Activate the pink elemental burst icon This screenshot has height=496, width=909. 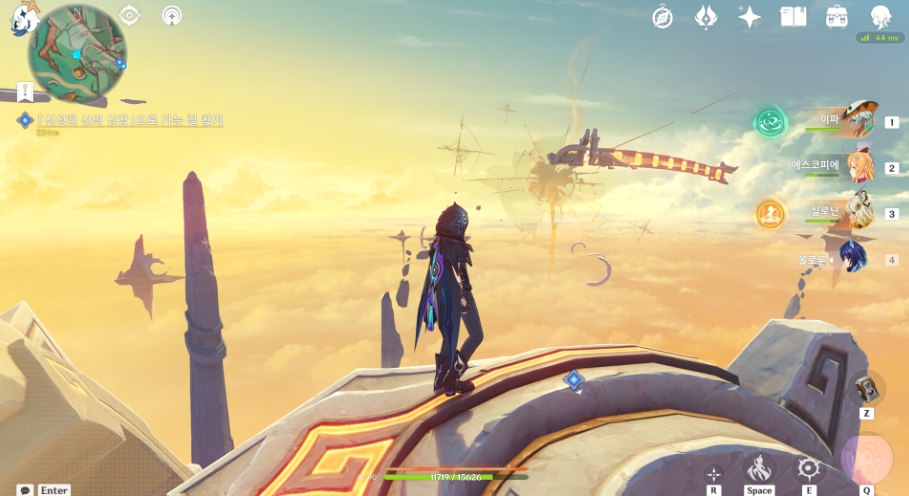[x=866, y=459]
